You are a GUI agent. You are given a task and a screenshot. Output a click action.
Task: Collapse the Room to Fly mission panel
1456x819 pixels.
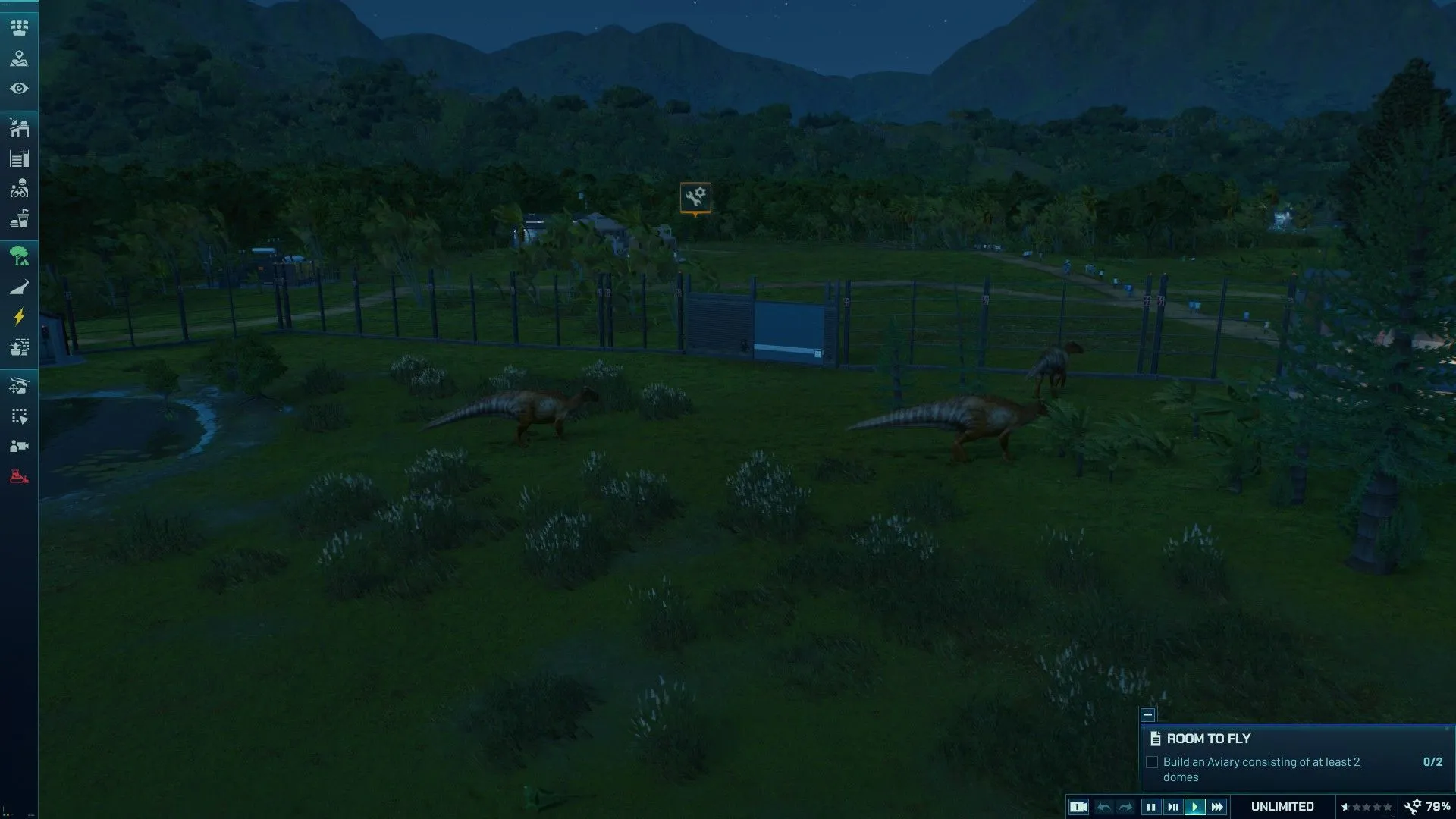(1147, 714)
